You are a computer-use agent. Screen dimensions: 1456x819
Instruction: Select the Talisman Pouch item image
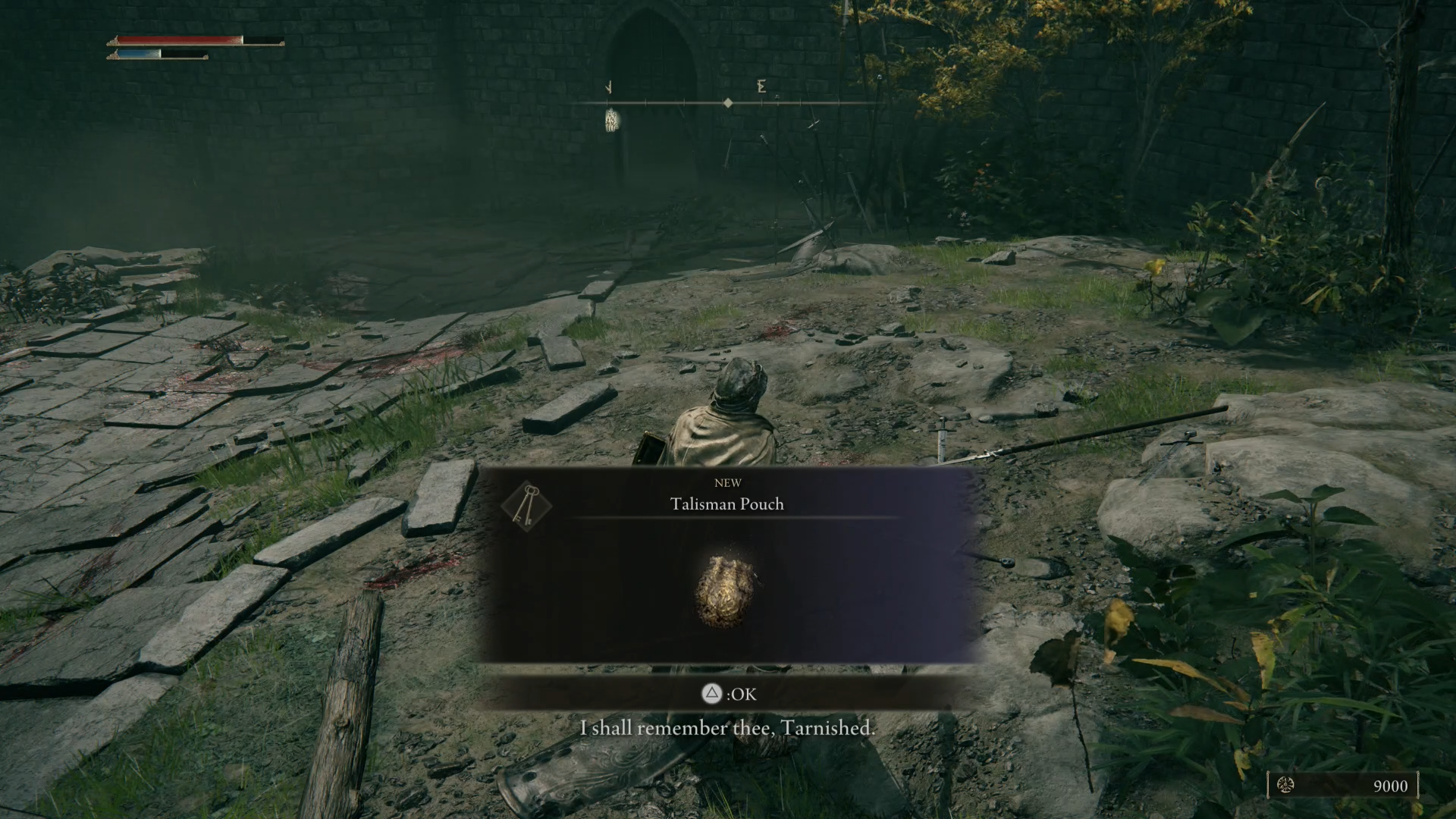tap(726, 591)
